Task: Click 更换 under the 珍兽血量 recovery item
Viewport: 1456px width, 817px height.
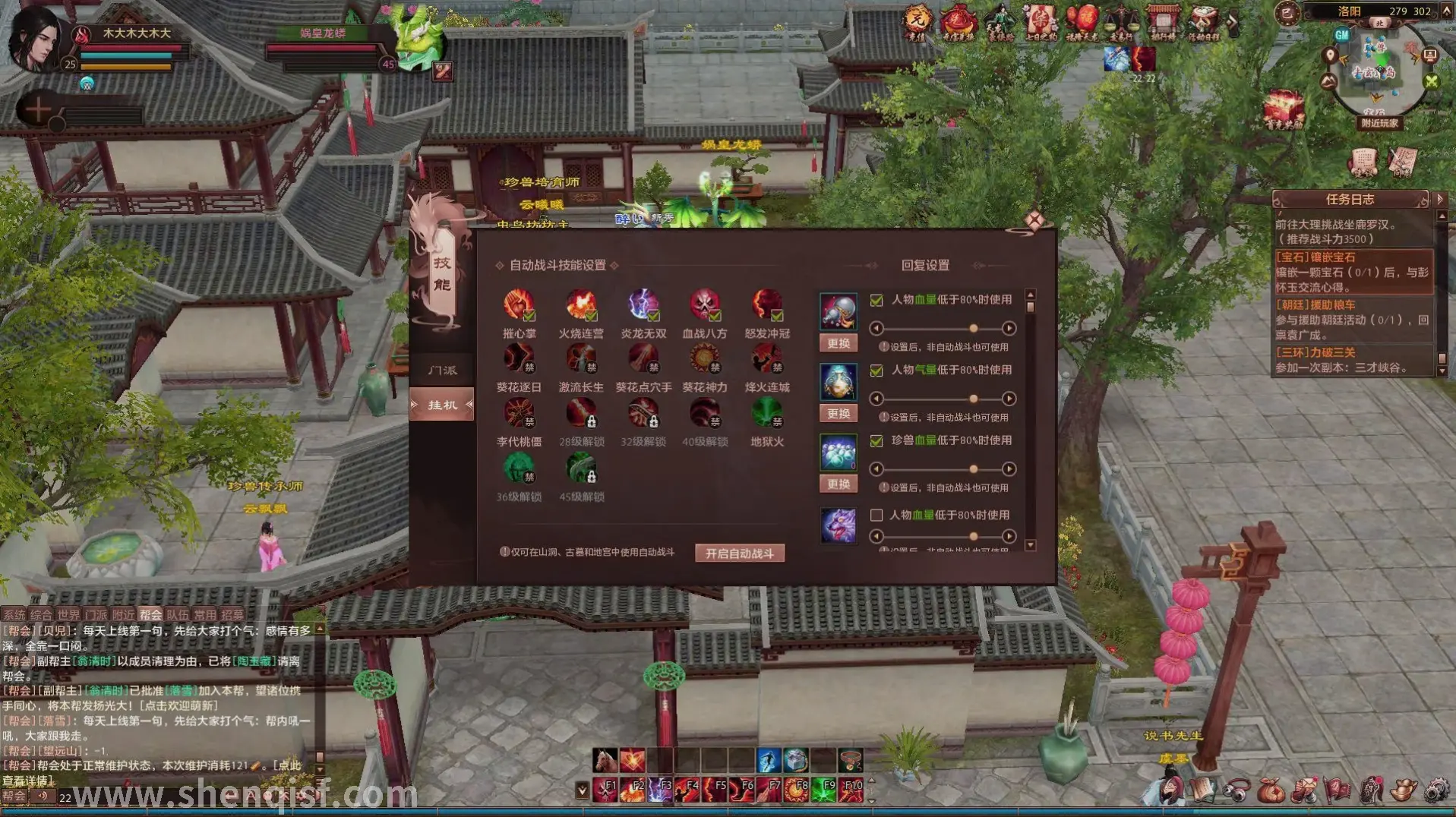Action: point(839,484)
